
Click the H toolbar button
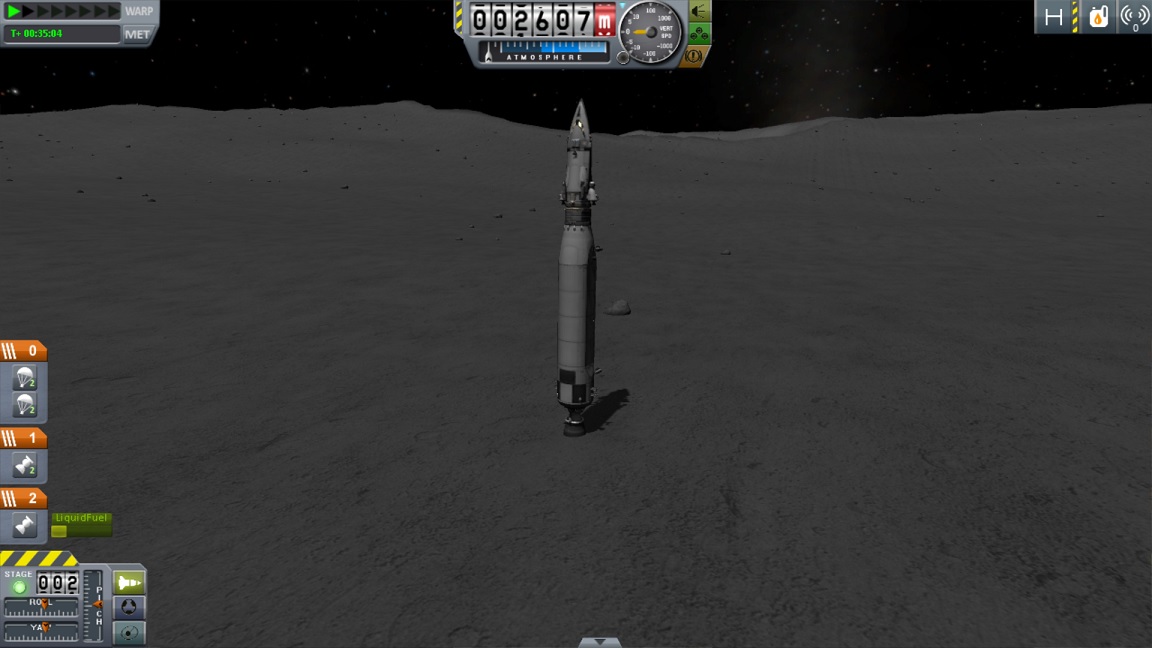(1053, 17)
